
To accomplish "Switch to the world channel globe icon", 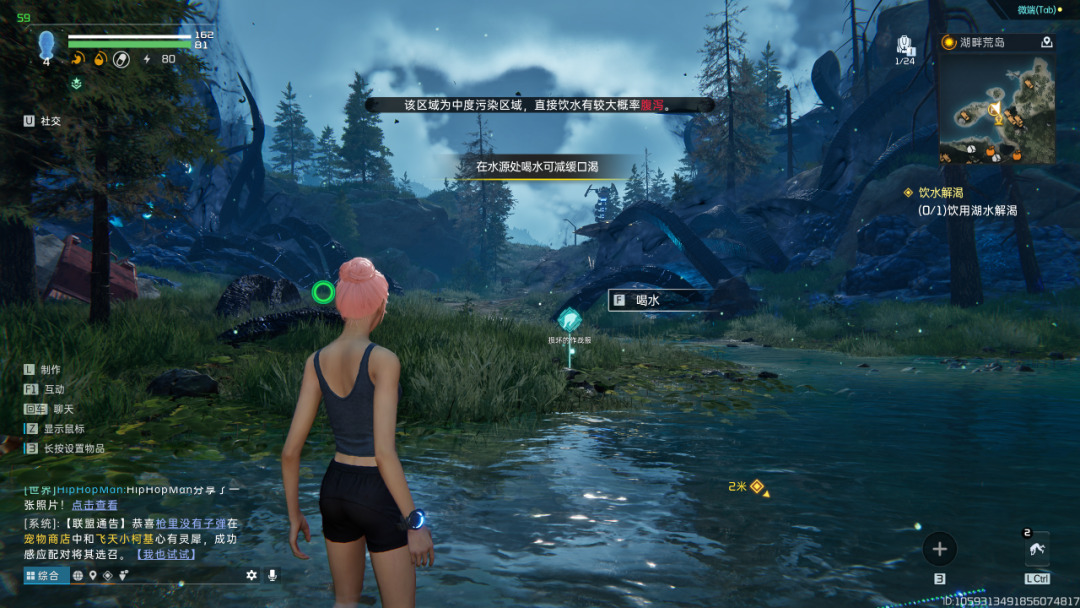I will (78, 575).
